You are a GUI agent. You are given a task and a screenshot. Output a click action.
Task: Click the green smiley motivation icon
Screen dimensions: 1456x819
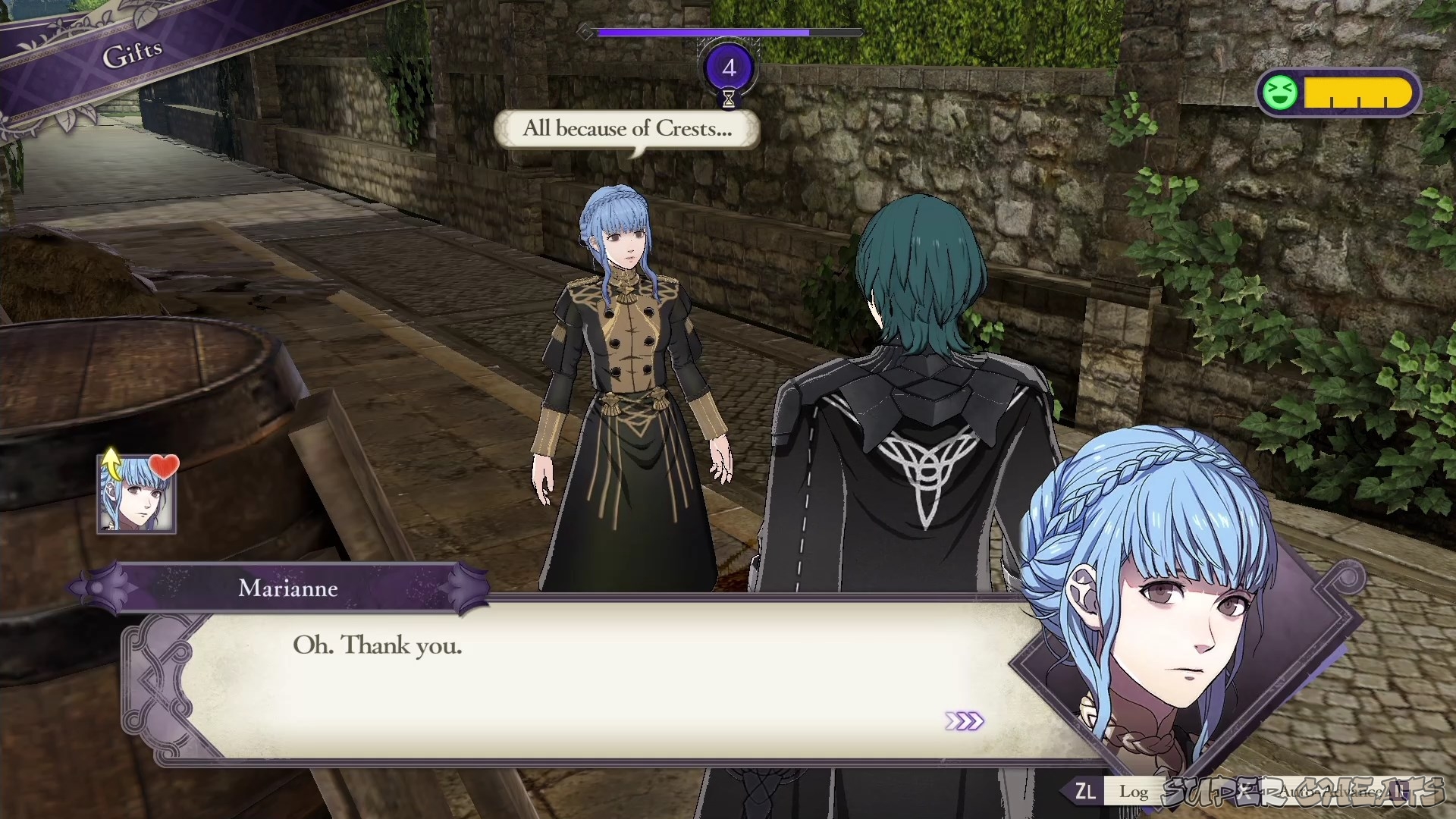(x=1280, y=93)
